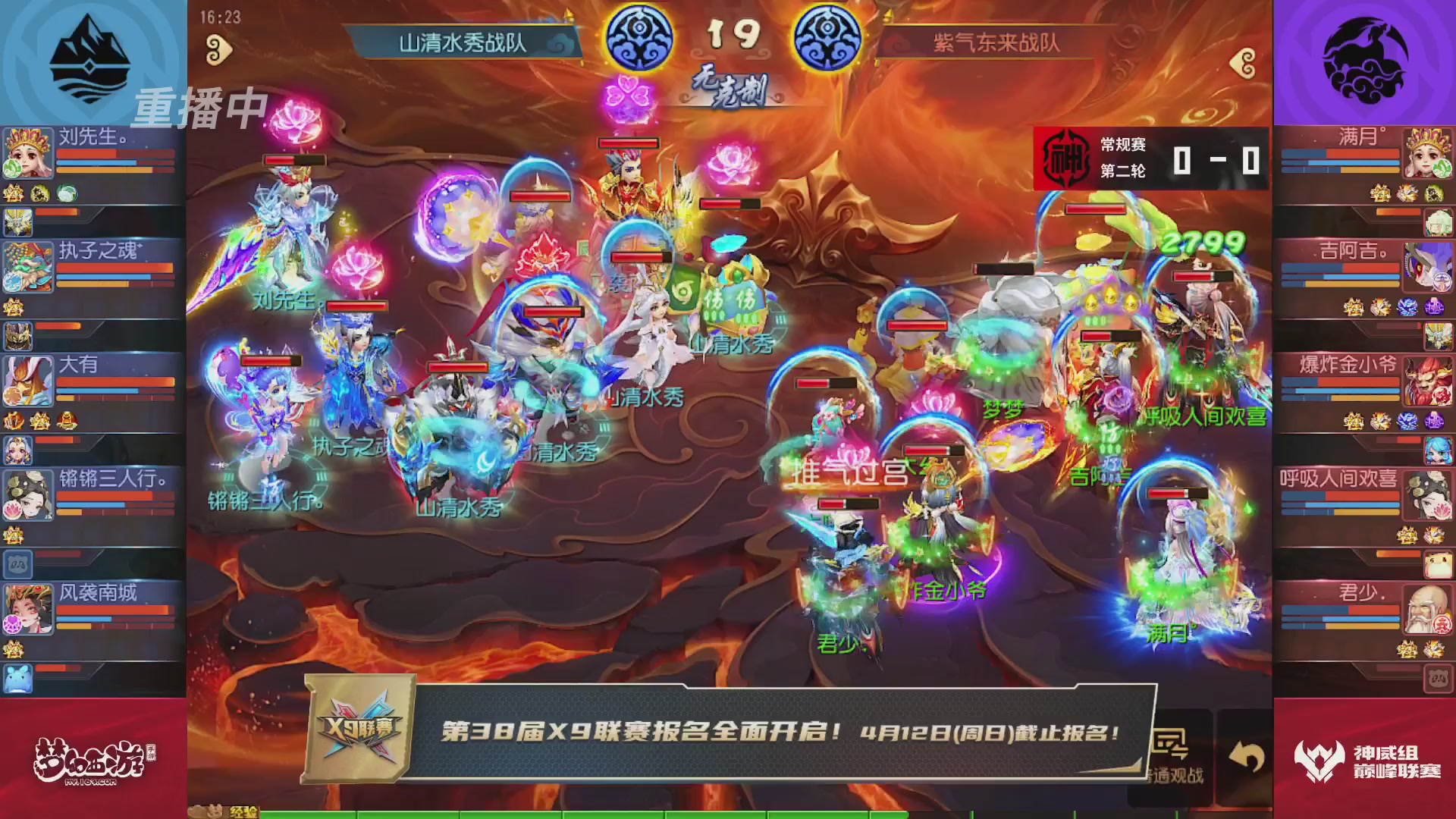1456x819 pixels.
Task: Switch to the 常规赛 第二轮 scoreboard panel
Action: (1145, 155)
